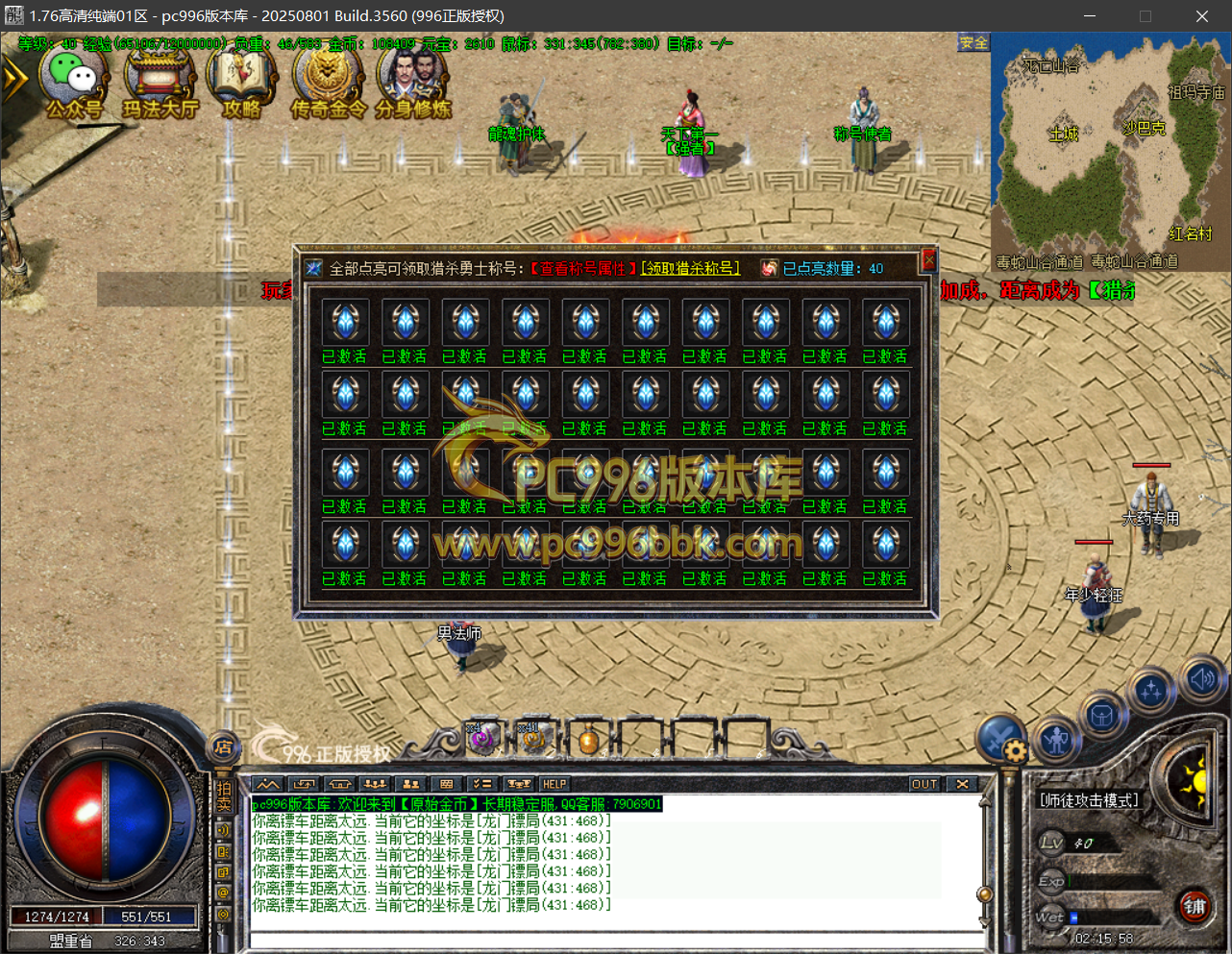
Task: Use the orange potion flask slot
Action: coord(588,741)
